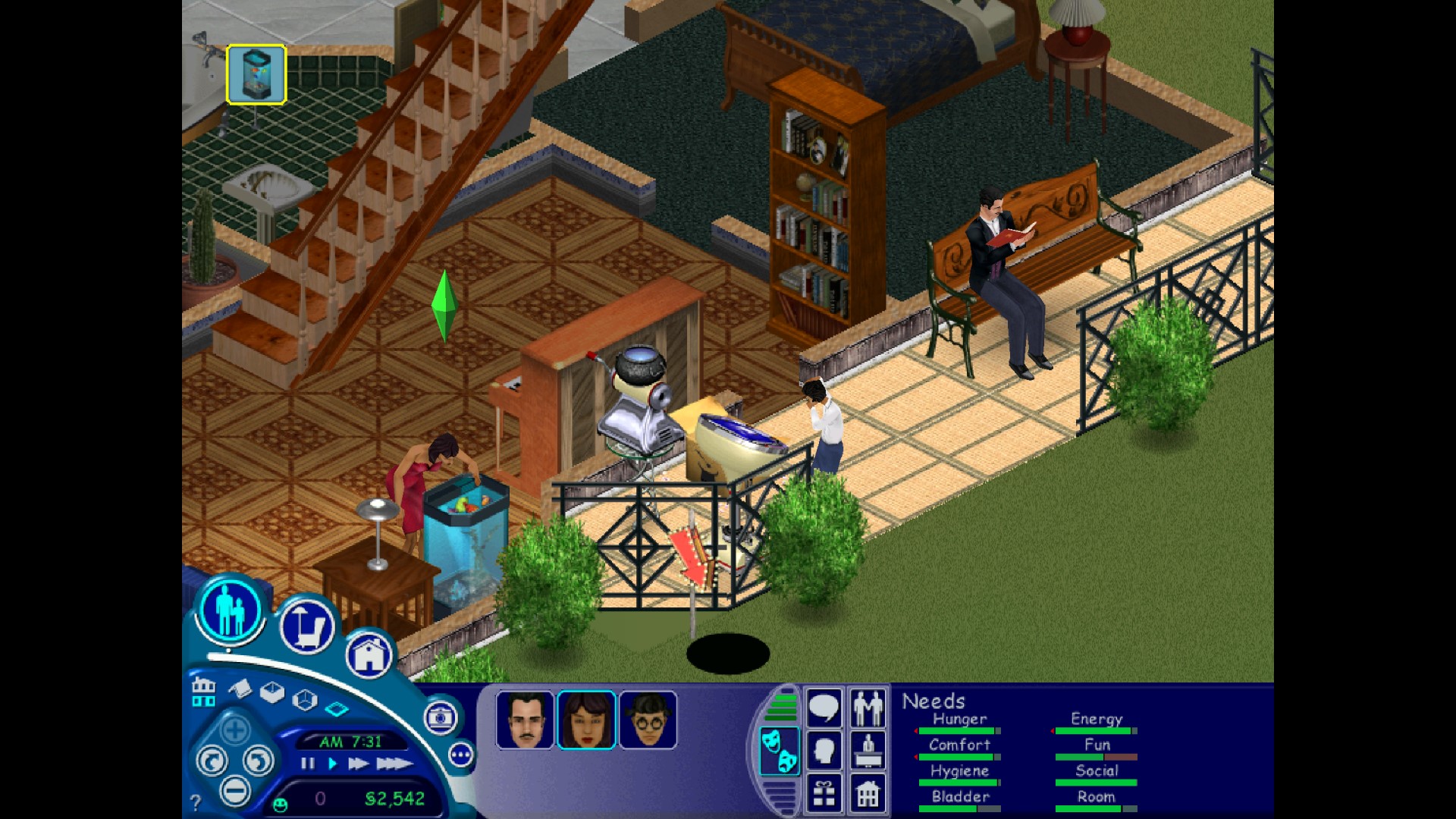The width and height of the screenshot is (1456, 819).
Task: Pause the game simulation
Action: click(307, 764)
